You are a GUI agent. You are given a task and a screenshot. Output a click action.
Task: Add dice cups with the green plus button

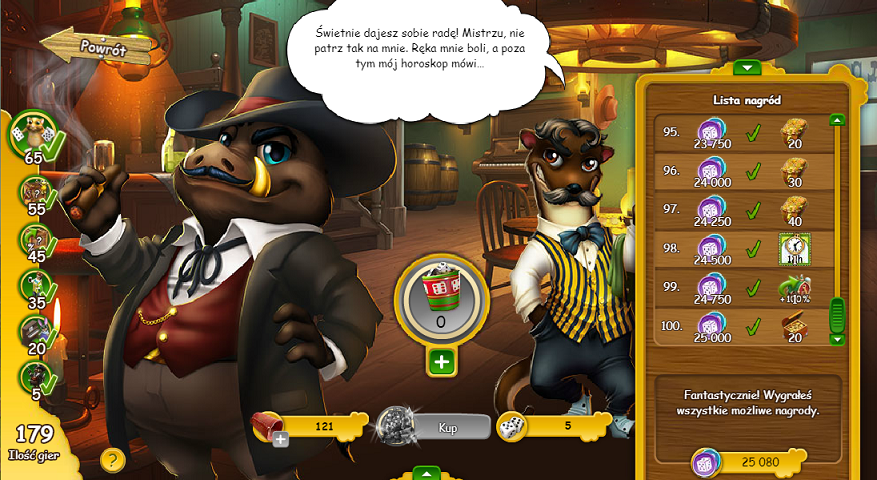click(441, 361)
